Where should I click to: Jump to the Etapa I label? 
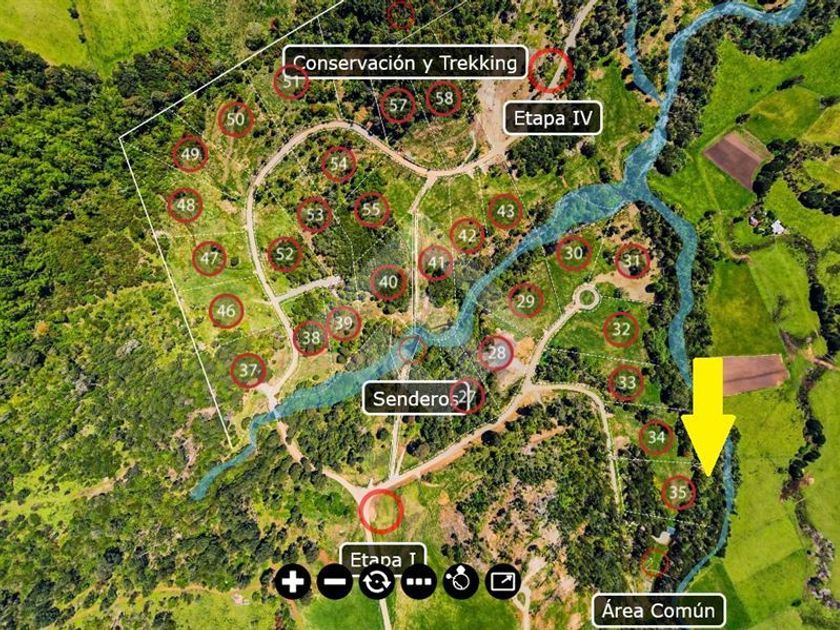(x=384, y=558)
